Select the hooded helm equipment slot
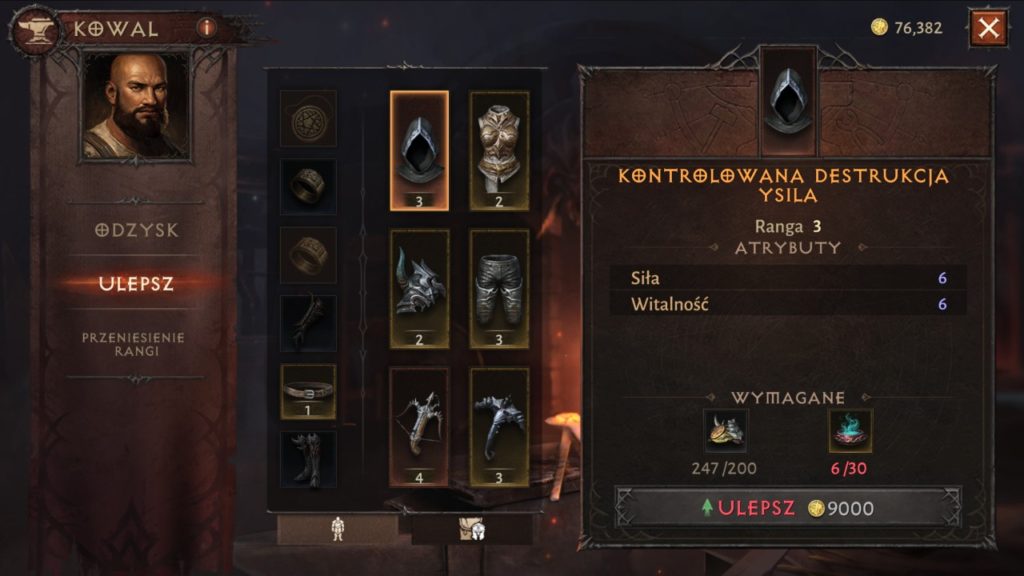Image resolution: width=1024 pixels, height=576 pixels. pos(419,151)
